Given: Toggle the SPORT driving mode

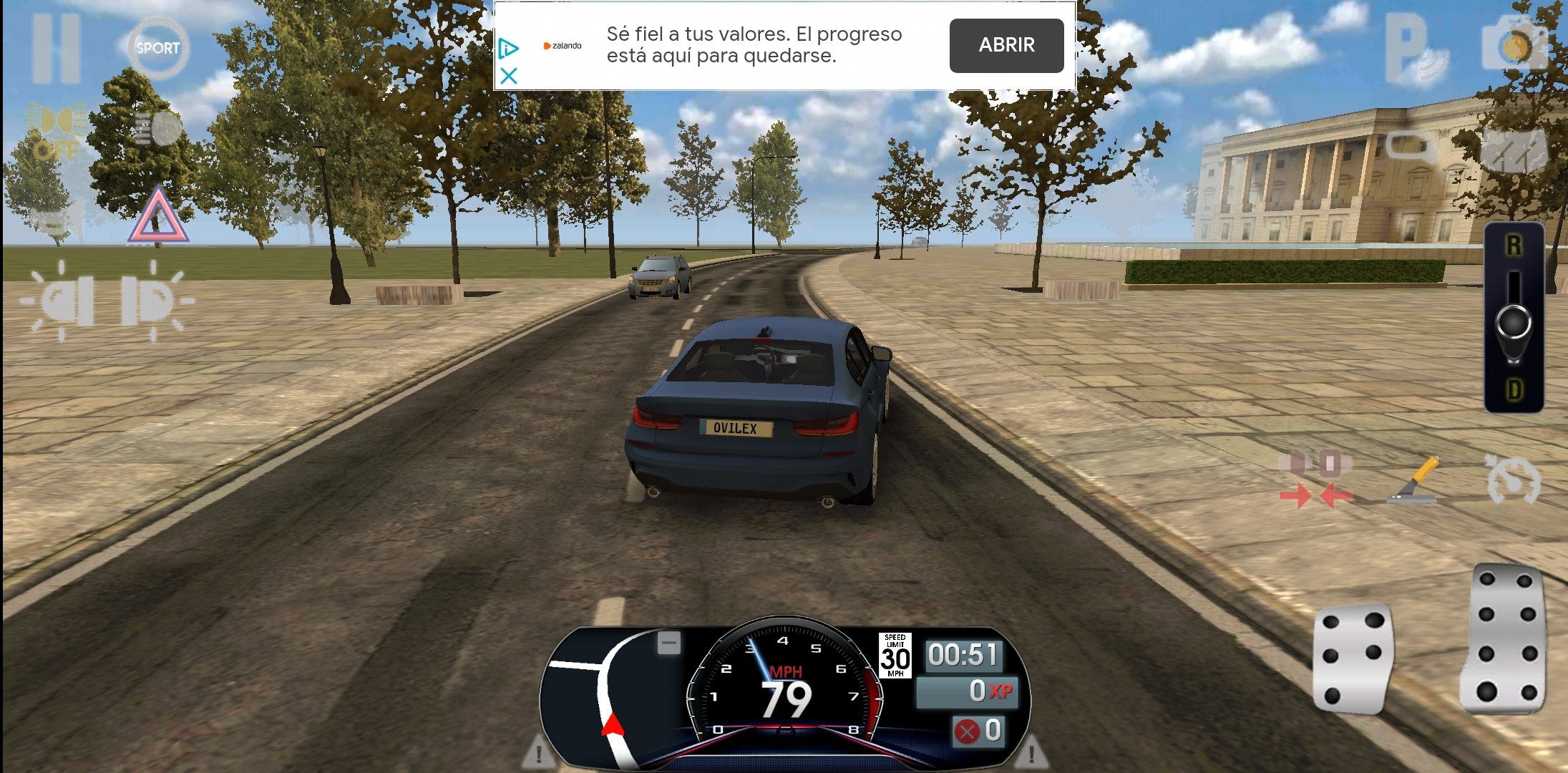Looking at the screenshot, I should [x=157, y=48].
